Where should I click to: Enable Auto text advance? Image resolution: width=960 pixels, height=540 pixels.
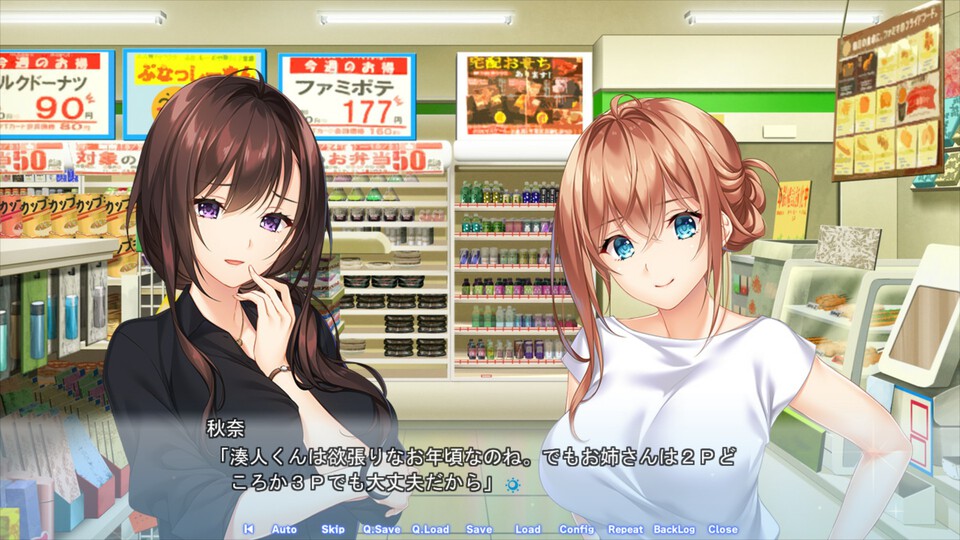(x=284, y=529)
